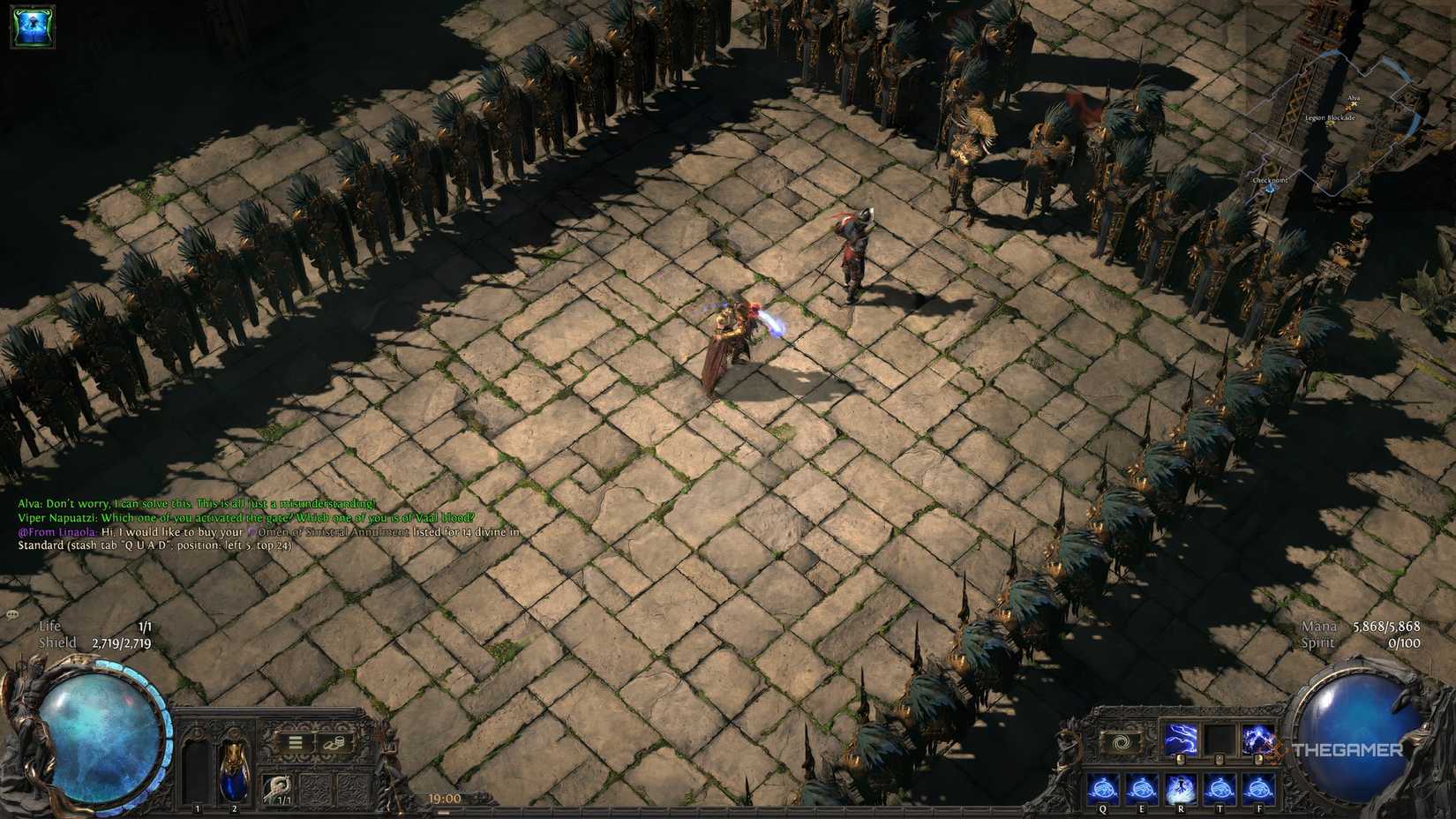Select the charm slot showing 1/1
This screenshot has width=1456, height=819.
[278, 788]
